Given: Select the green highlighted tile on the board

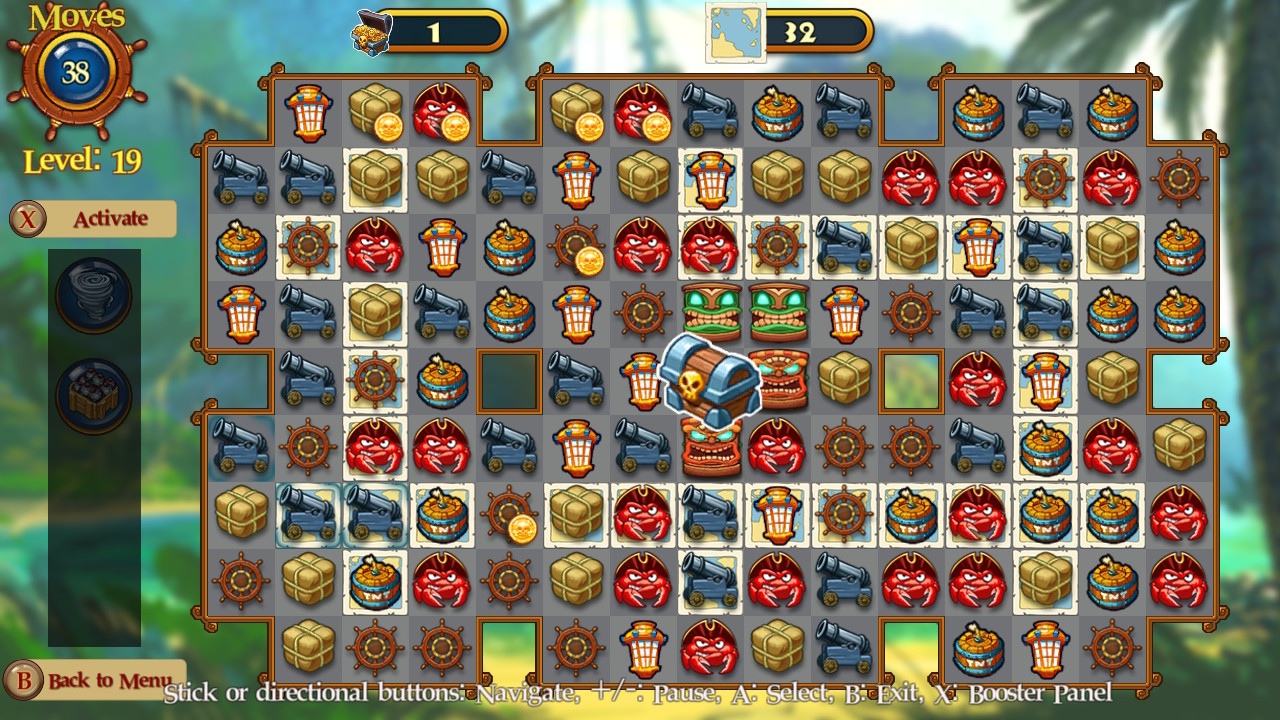Looking at the screenshot, I should (x=911, y=381).
